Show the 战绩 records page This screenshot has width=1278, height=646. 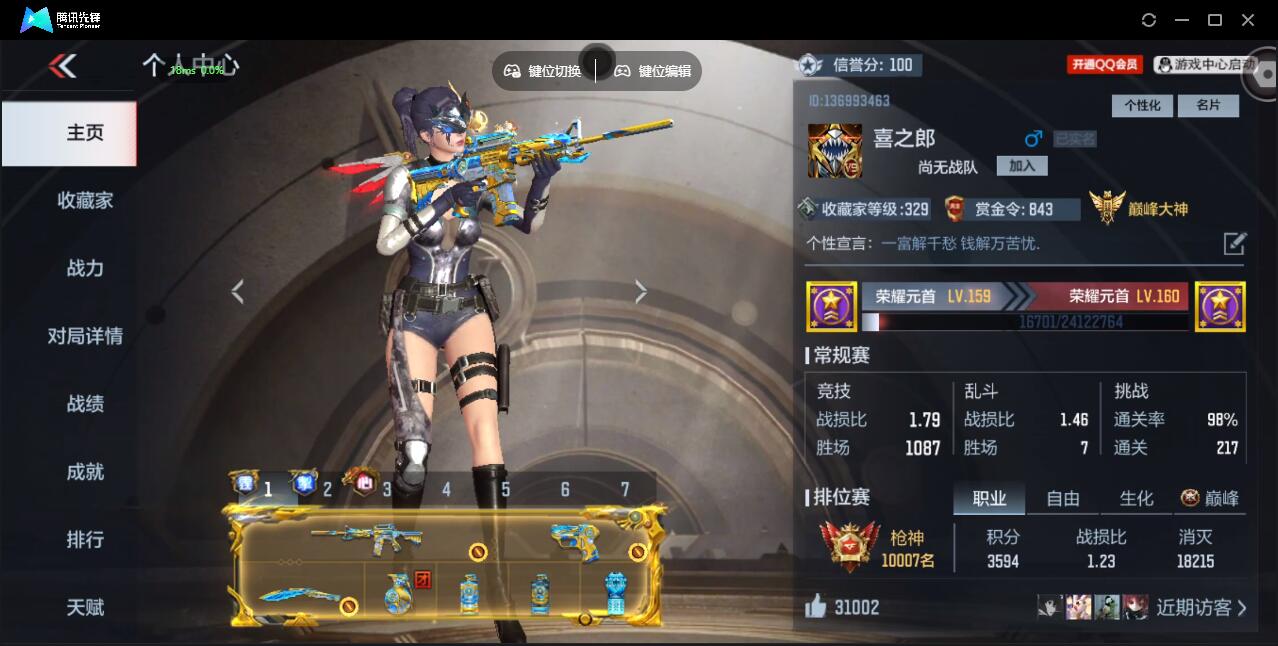(85, 404)
